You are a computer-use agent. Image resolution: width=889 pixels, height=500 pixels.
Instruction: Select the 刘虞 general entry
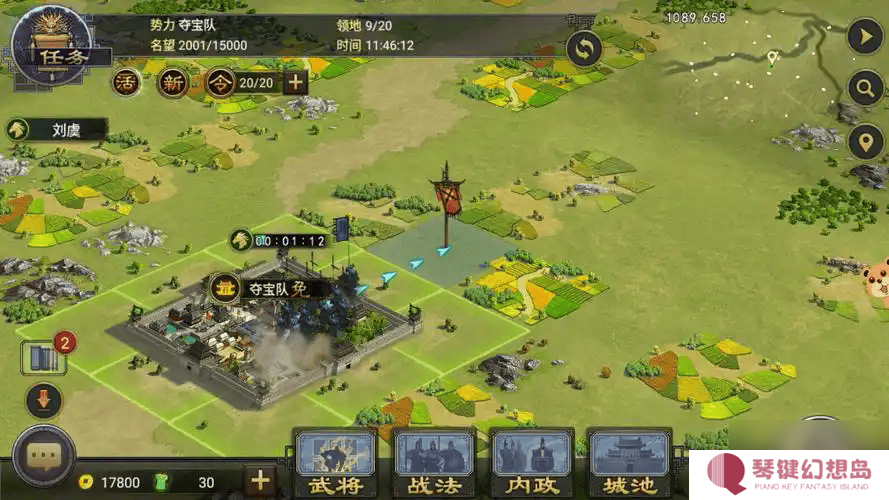[58, 129]
